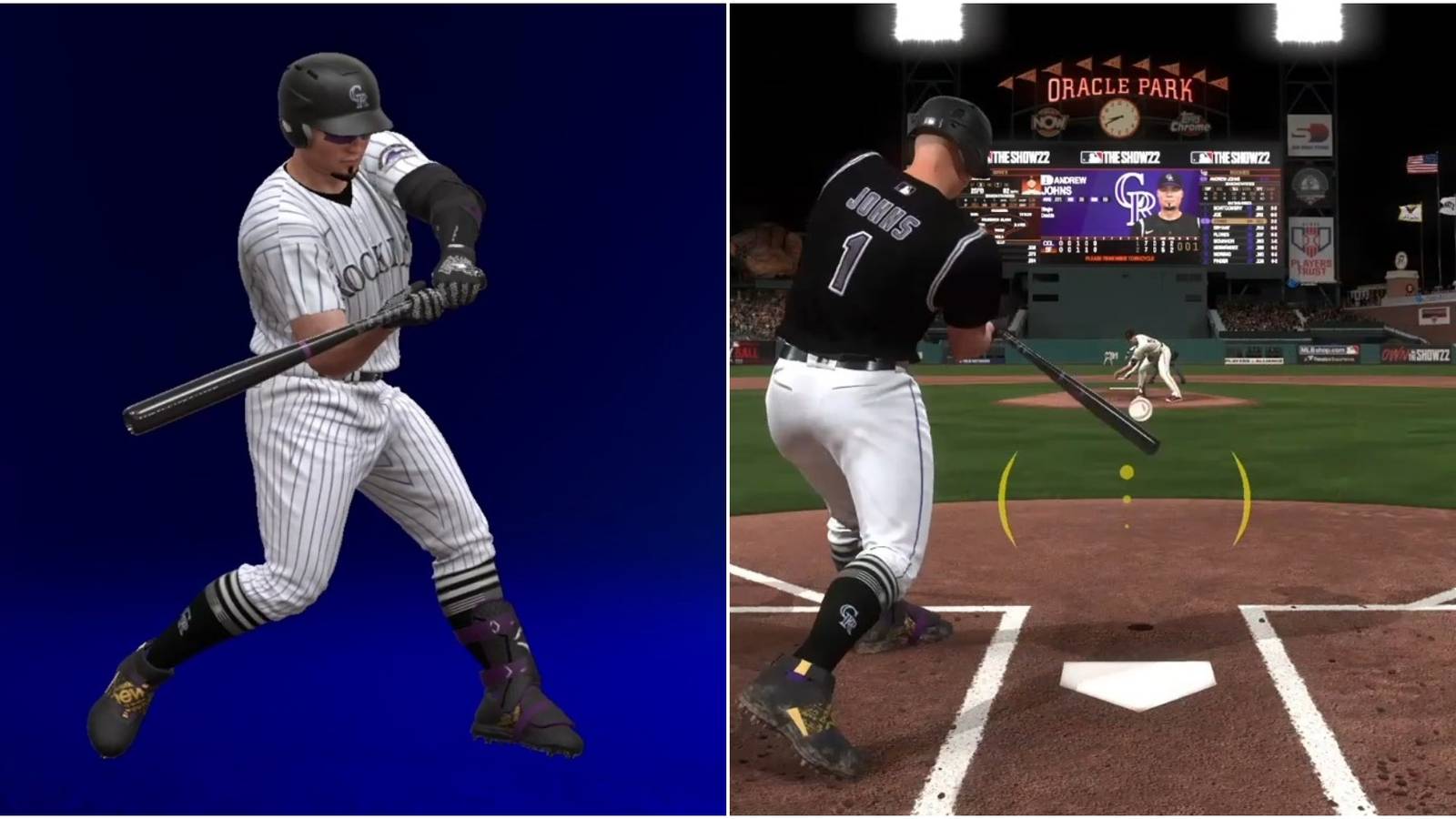Expand the Andrew Johns player stats panel
Viewport: 1456px width, 819px height.
pos(1065,191)
